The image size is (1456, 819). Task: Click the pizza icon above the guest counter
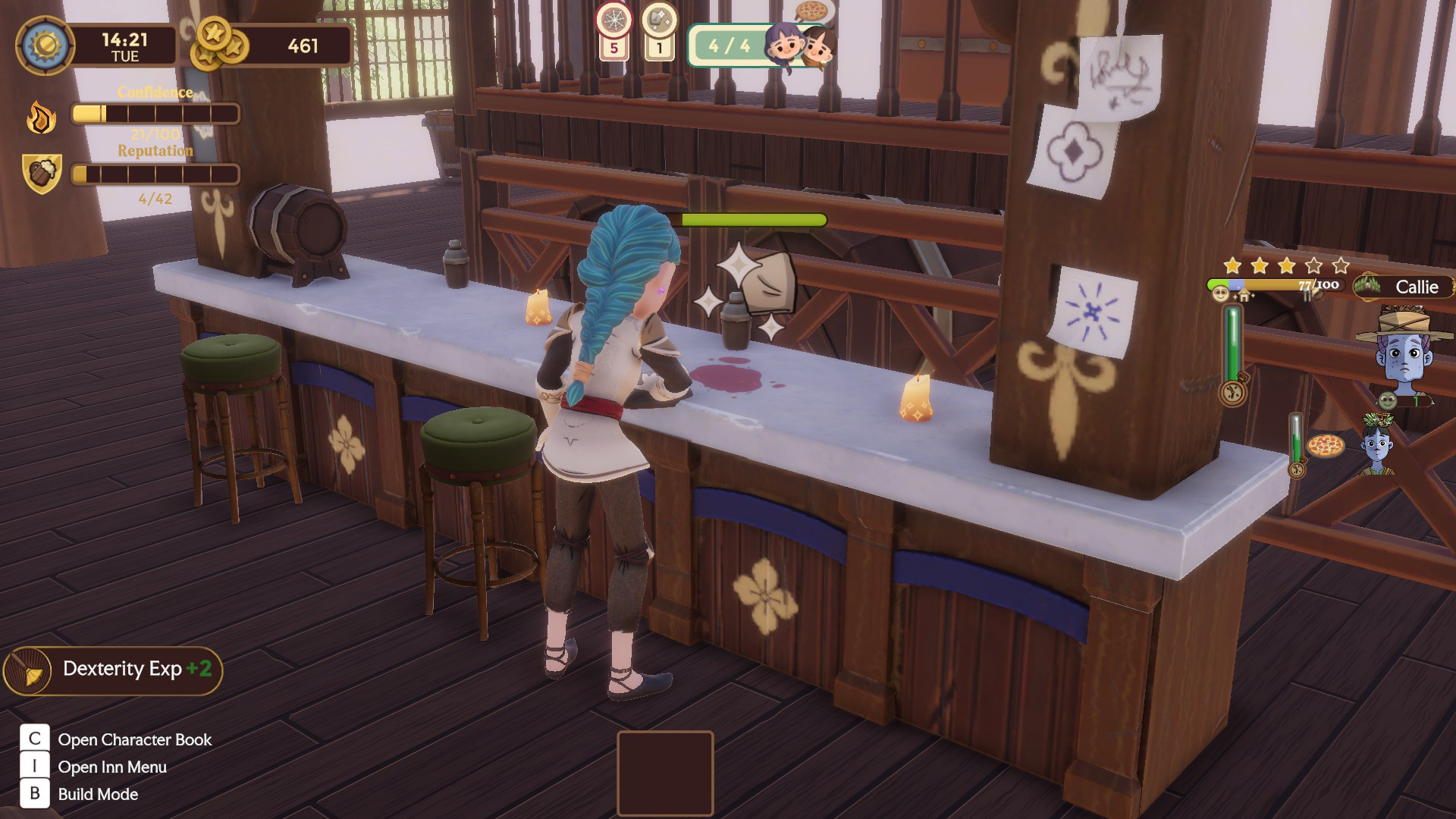point(811,11)
